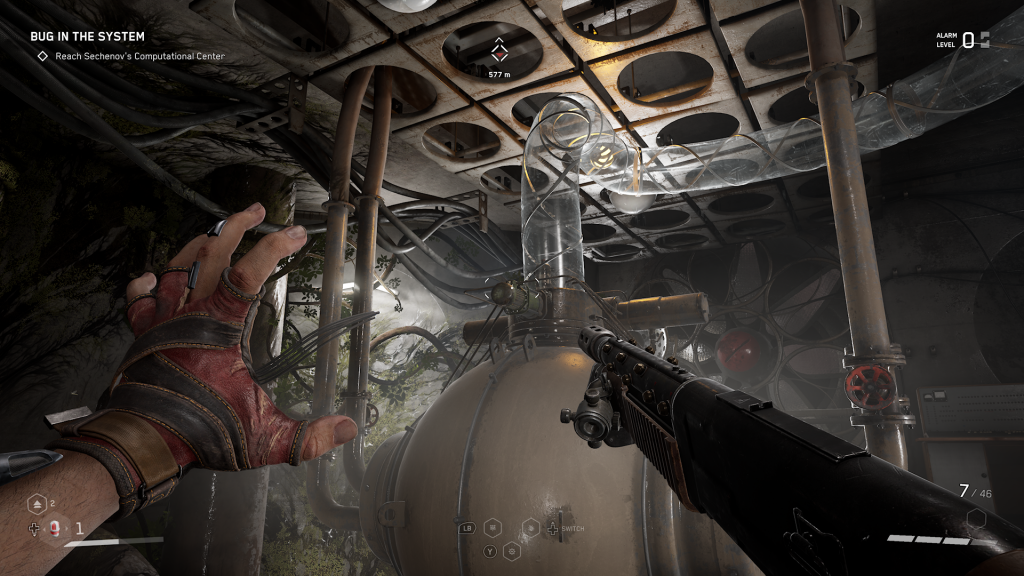Click the 577 m waypoint marker
Viewport: 1024px width, 576px height.
(498, 52)
